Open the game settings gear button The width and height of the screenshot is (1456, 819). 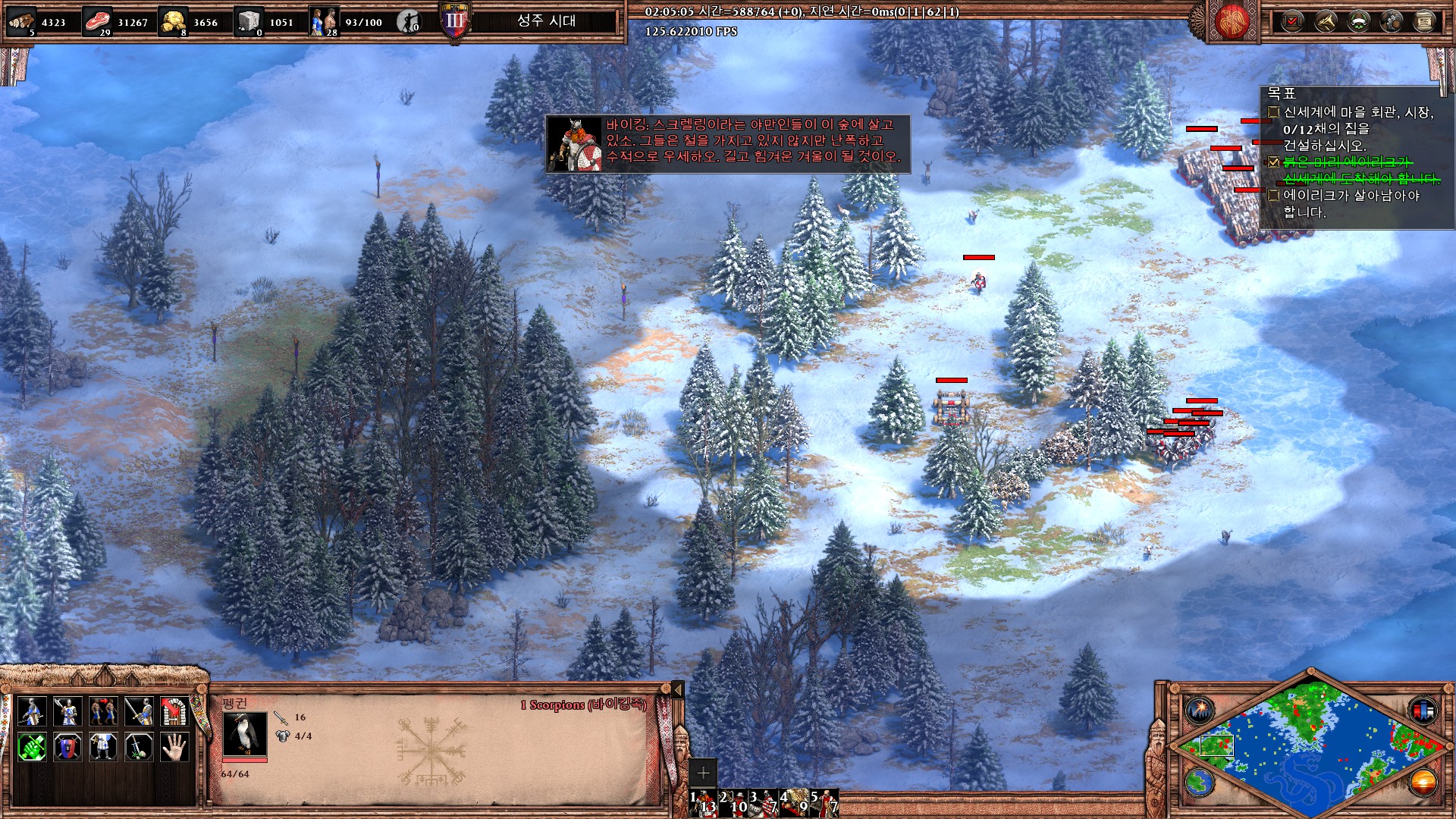click(x=1392, y=22)
